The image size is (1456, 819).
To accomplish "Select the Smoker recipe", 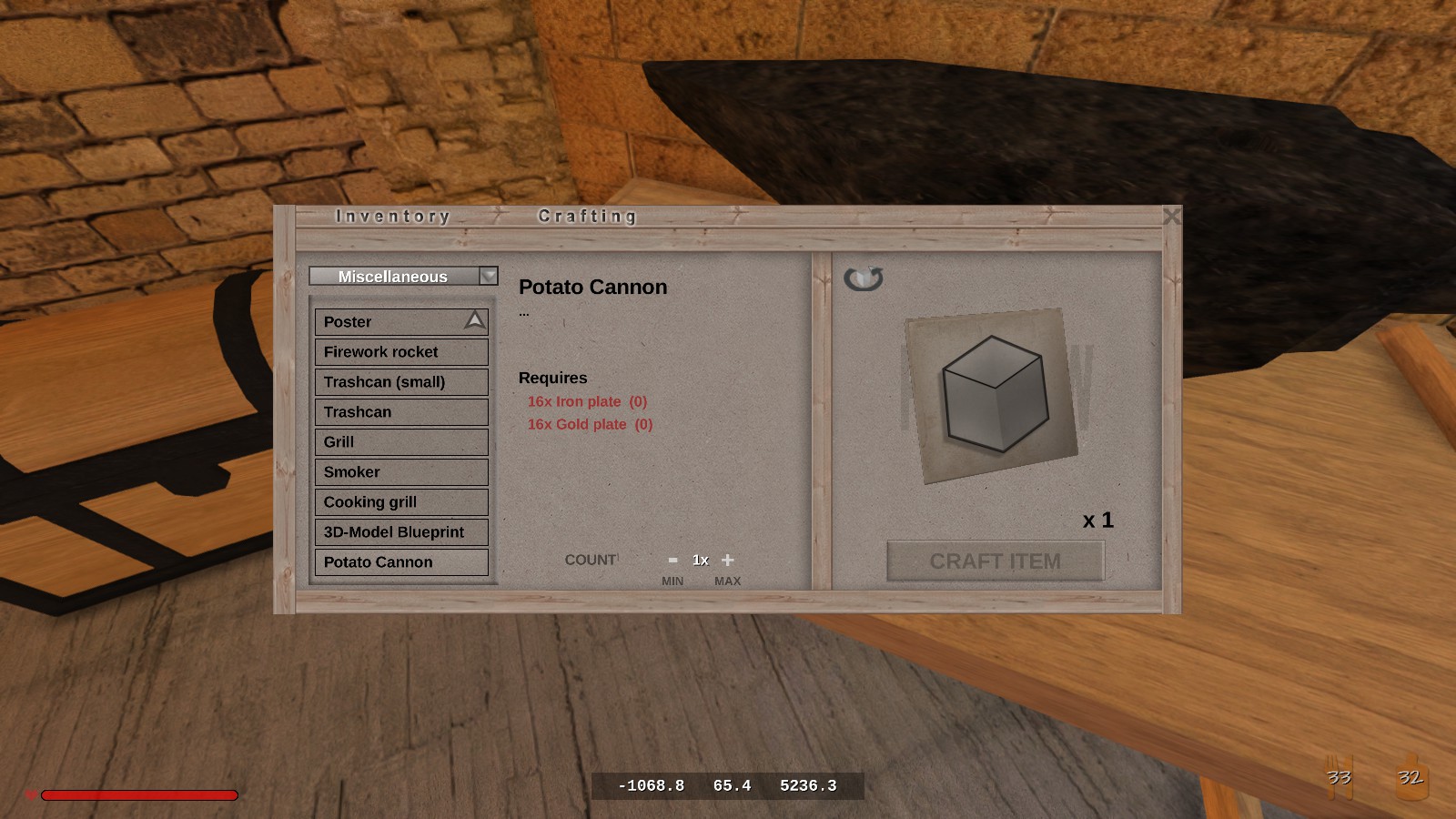I will [x=400, y=472].
